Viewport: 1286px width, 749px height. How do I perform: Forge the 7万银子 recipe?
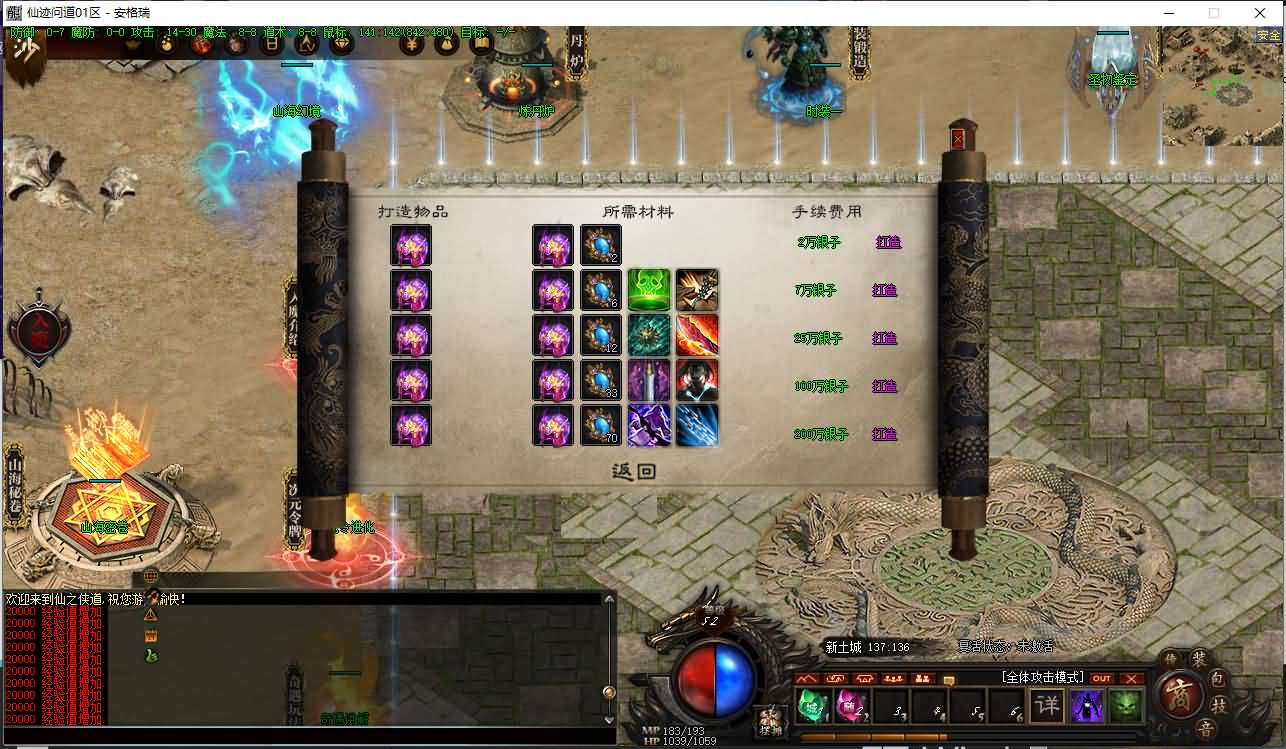(885, 290)
